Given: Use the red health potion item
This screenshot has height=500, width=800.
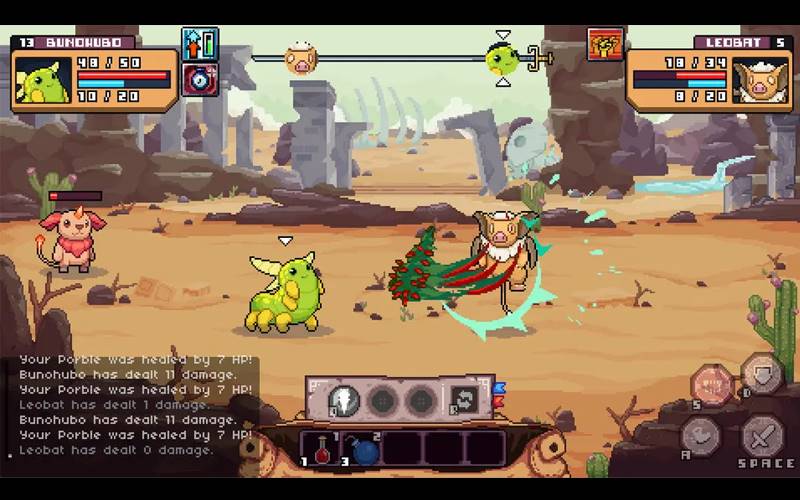Looking at the screenshot, I should click(x=323, y=450).
